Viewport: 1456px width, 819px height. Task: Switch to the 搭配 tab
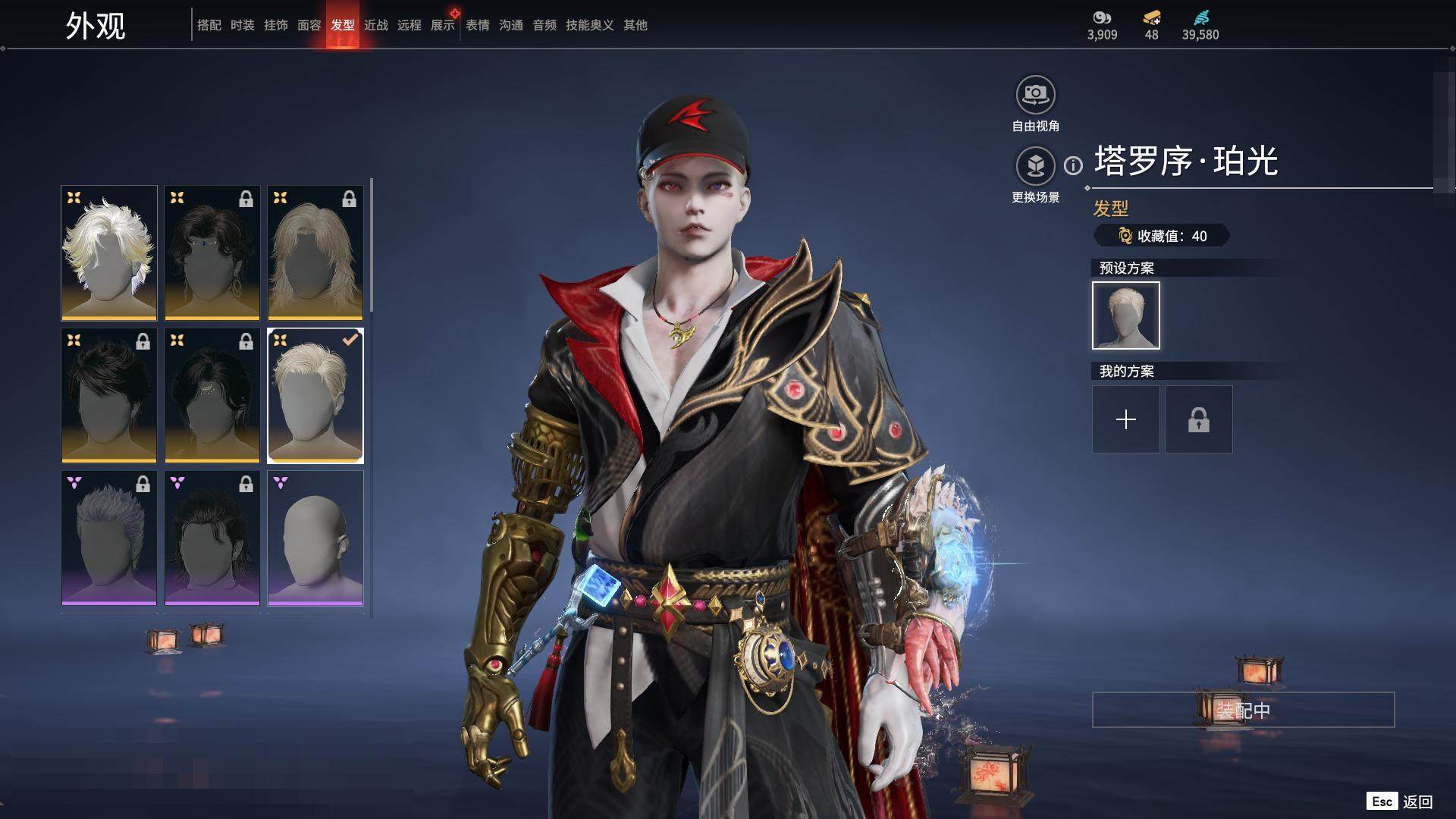point(209,25)
